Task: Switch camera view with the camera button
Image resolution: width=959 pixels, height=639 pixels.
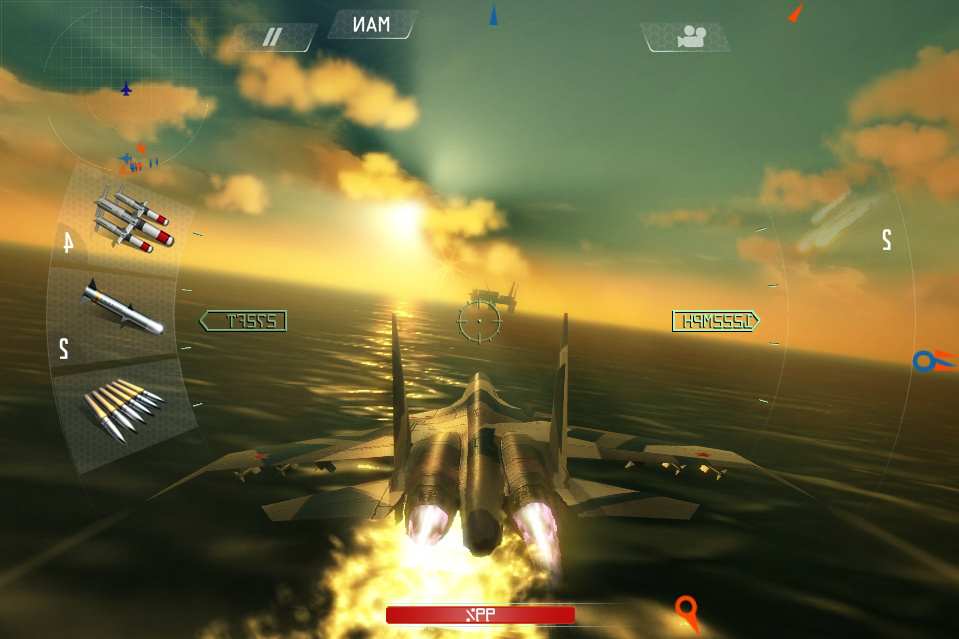Action: pos(687,38)
